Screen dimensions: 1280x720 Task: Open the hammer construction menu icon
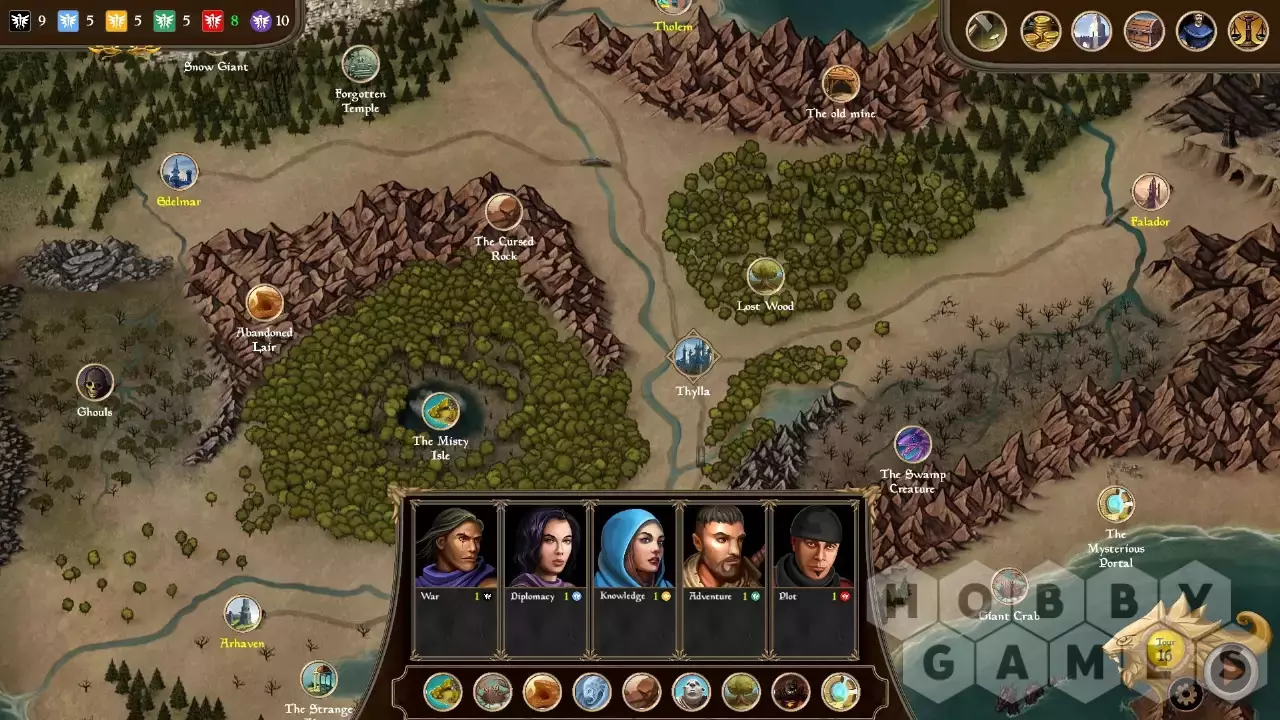coord(986,31)
